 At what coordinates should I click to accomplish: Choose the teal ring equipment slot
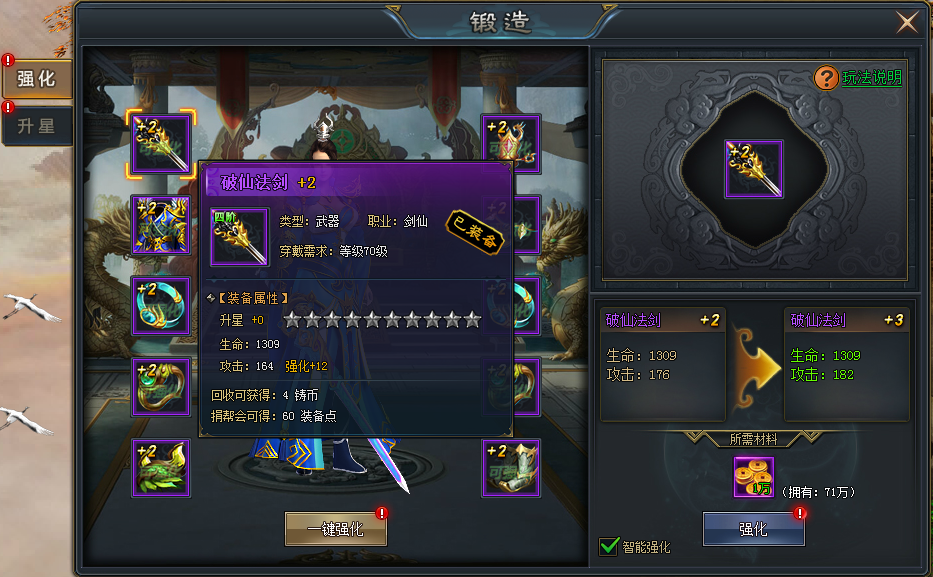[161, 306]
